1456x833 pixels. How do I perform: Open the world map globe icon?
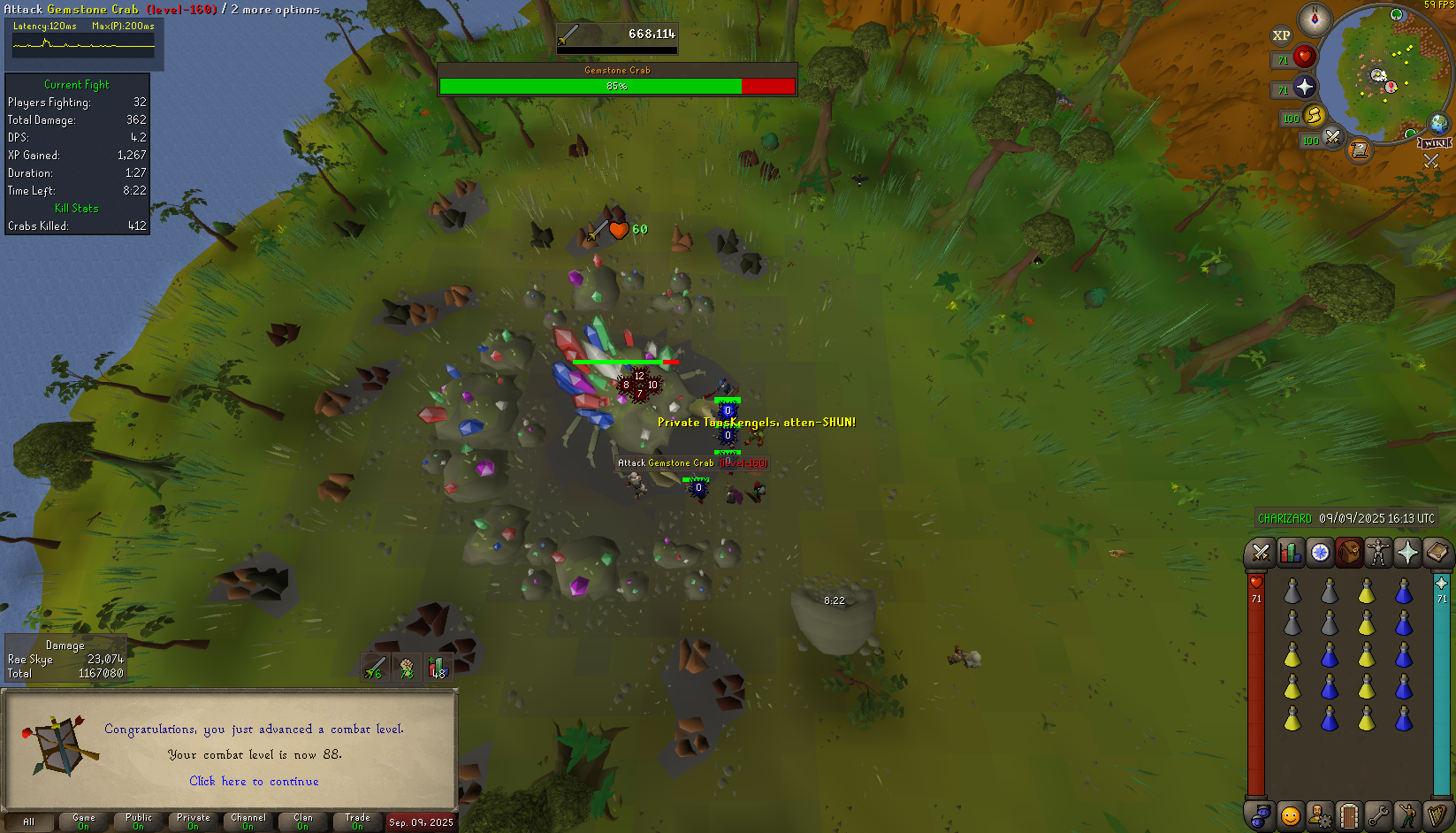click(1439, 123)
